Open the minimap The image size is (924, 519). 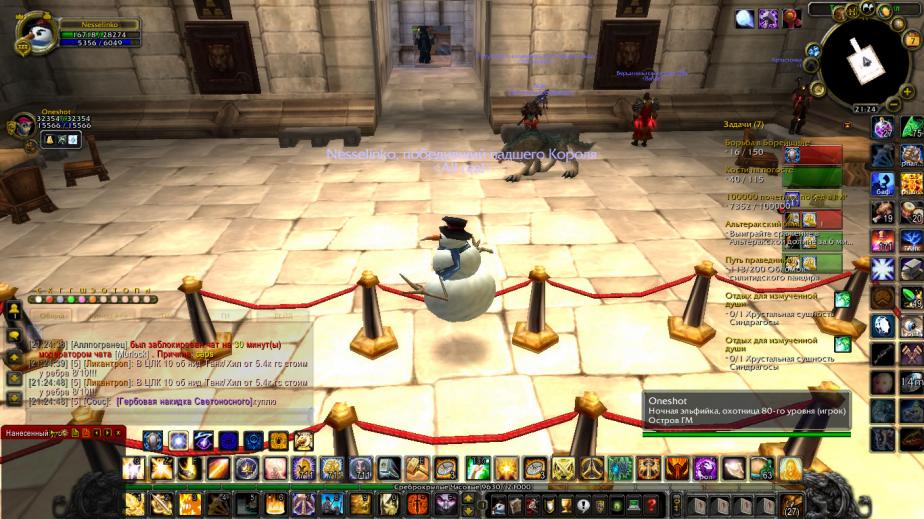[862, 61]
